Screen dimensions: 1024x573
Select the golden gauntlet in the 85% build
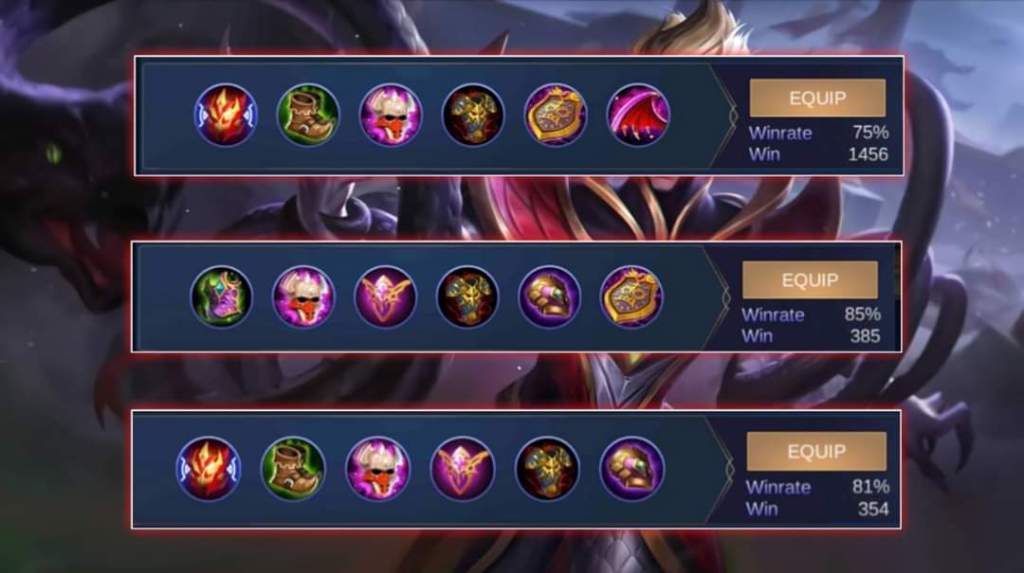tap(550, 296)
